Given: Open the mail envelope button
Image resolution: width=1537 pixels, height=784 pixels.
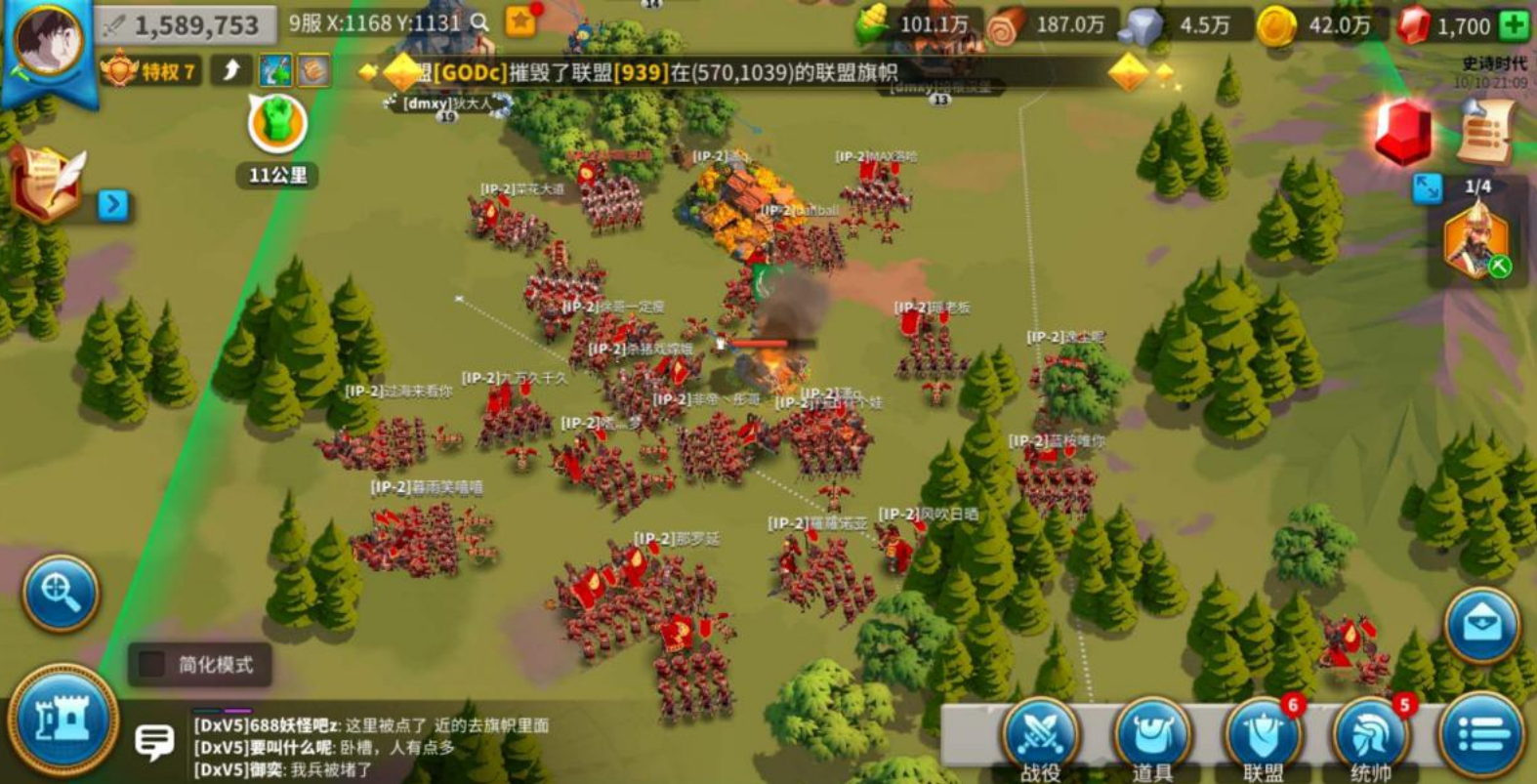Looking at the screenshot, I should click(1482, 626).
